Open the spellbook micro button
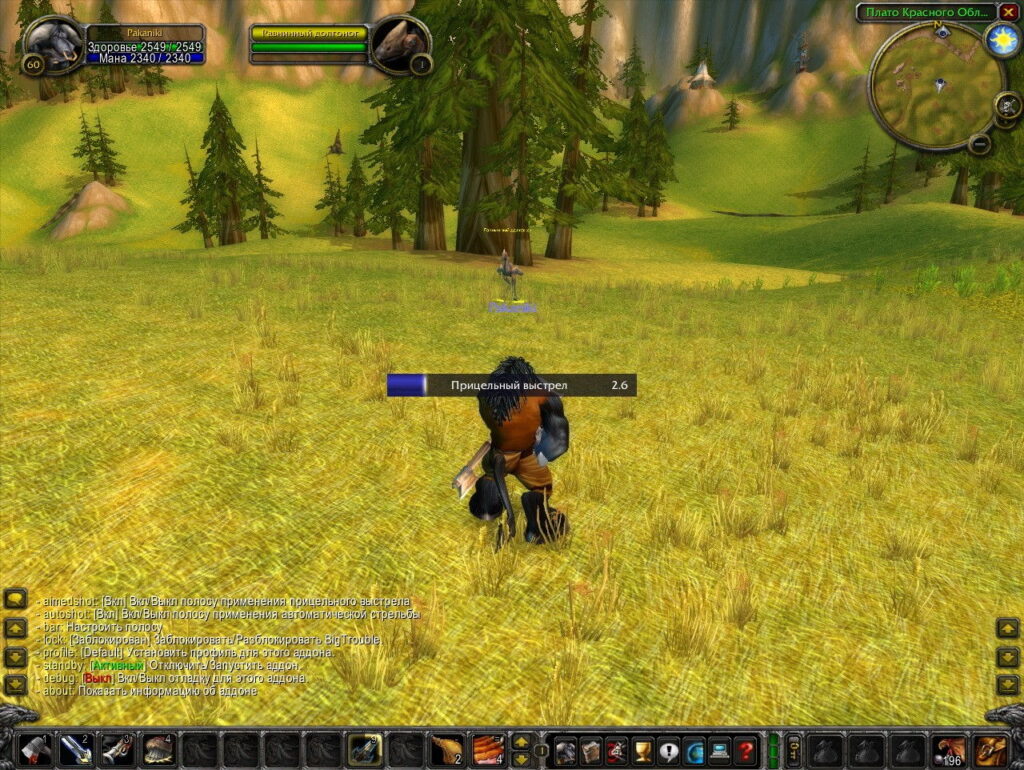 591,750
